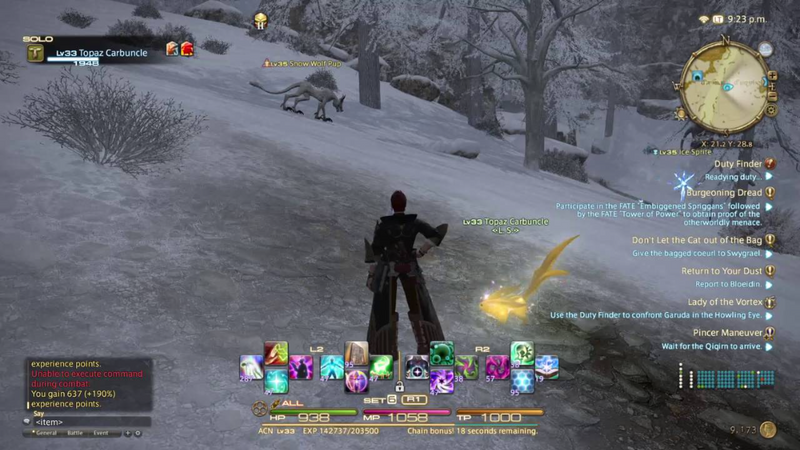800x450 pixels.
Task: Click the gold coin currency icon
Action: [x=768, y=429]
